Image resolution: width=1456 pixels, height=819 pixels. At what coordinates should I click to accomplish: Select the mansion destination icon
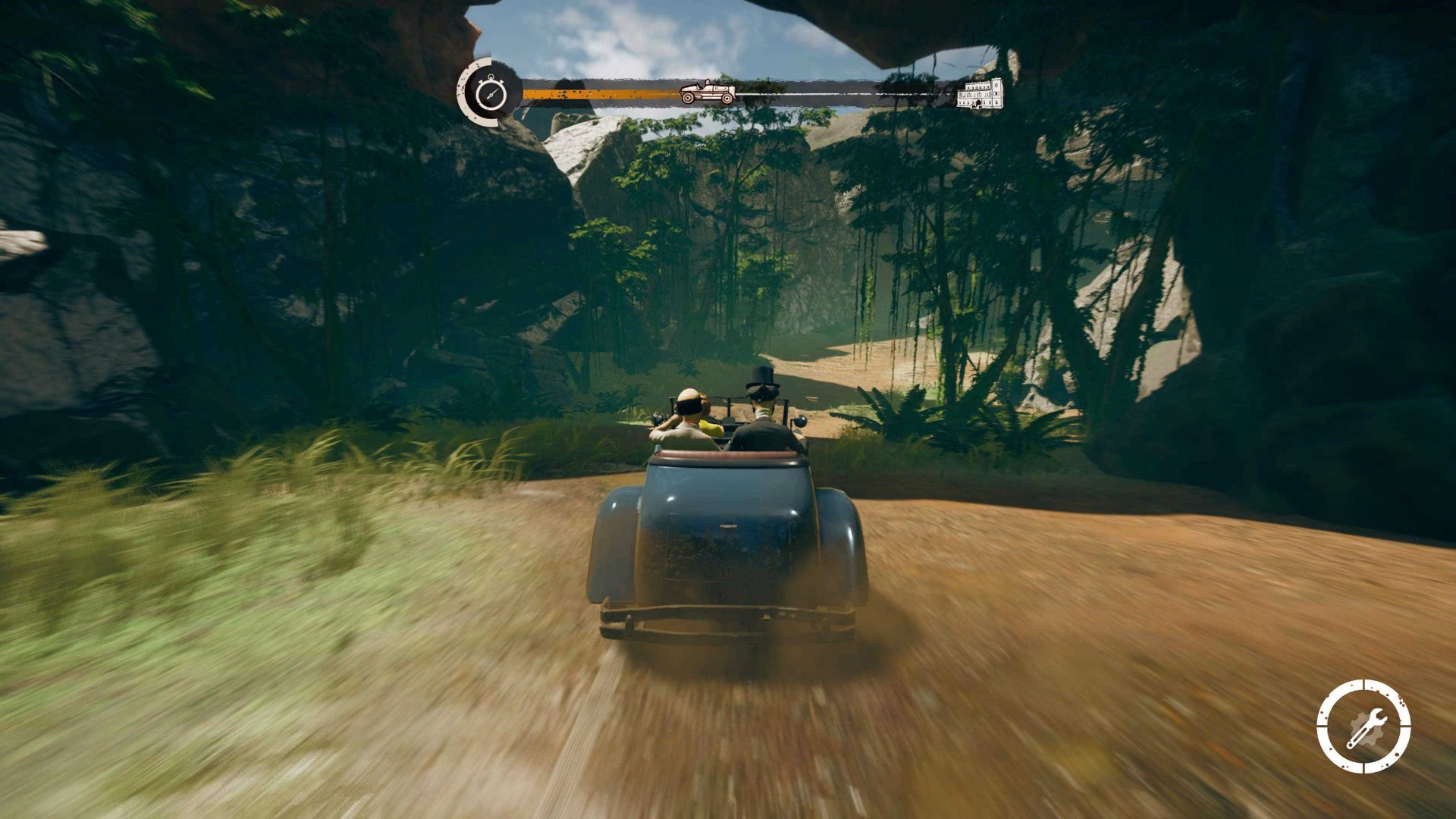point(980,93)
